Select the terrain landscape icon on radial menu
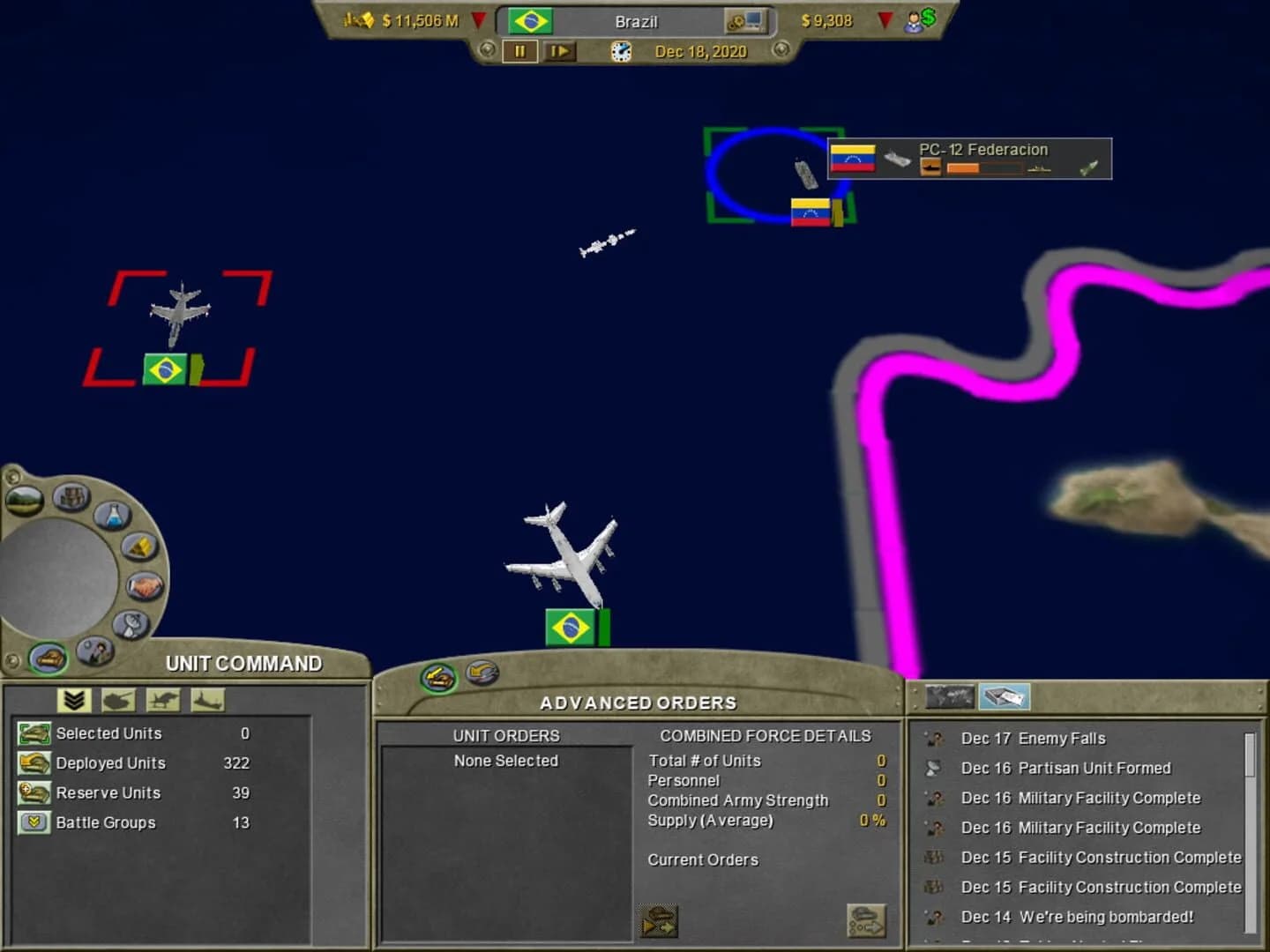Image resolution: width=1270 pixels, height=952 pixels. pos(24,500)
